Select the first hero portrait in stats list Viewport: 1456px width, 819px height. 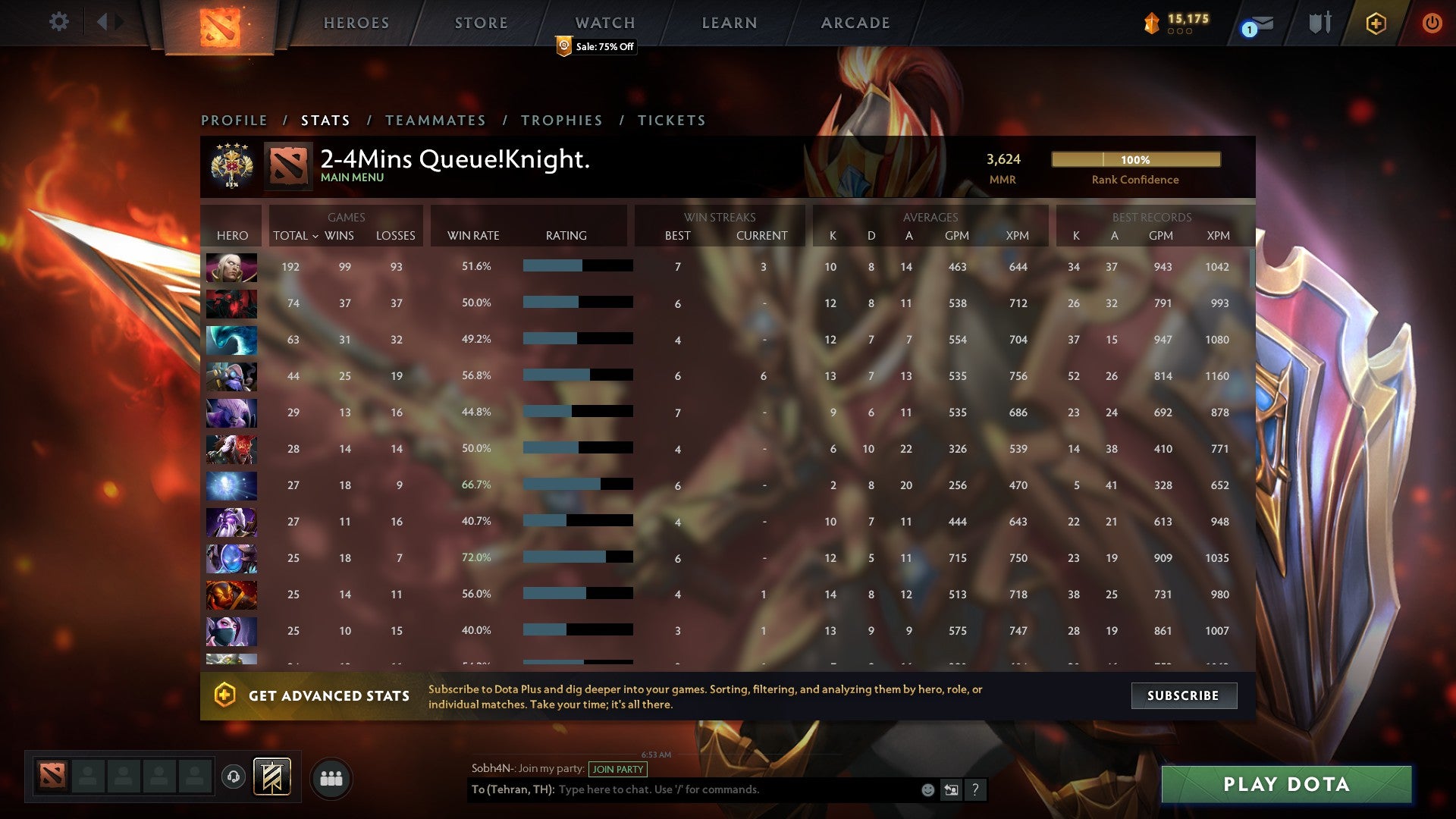coord(231,267)
